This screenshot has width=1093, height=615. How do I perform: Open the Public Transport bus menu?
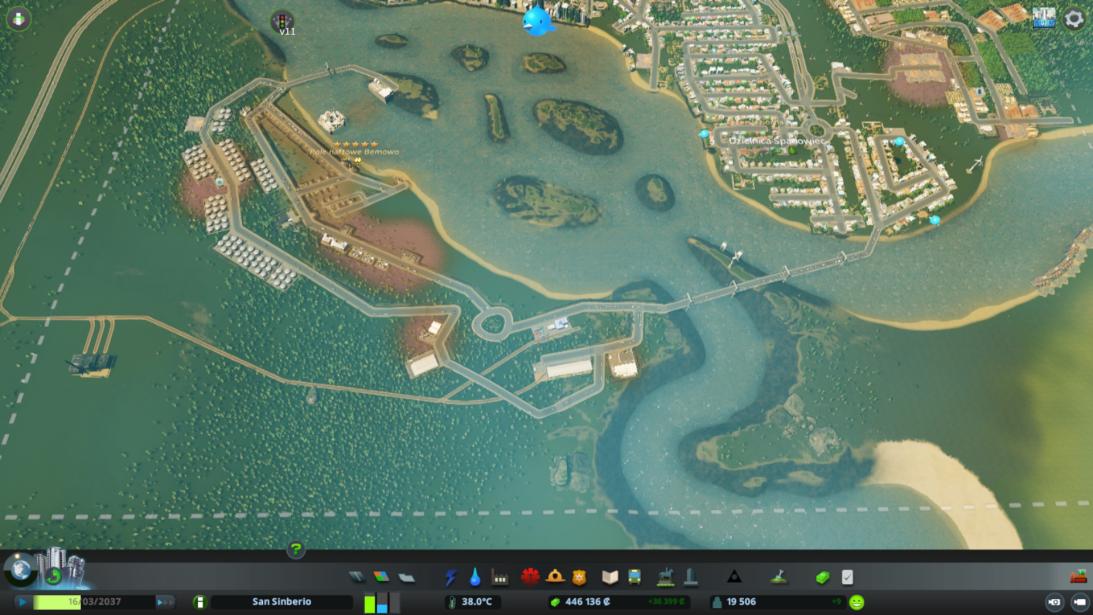634,577
